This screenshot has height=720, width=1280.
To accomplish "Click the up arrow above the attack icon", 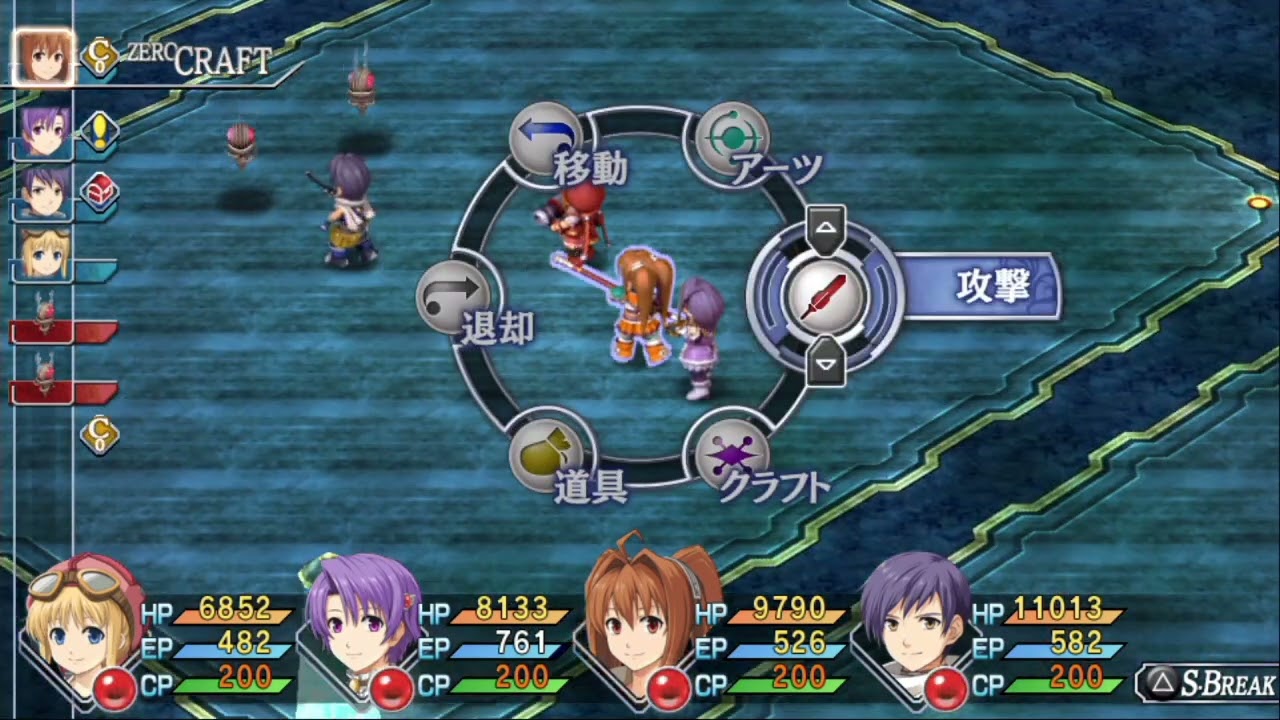I will [x=825, y=229].
